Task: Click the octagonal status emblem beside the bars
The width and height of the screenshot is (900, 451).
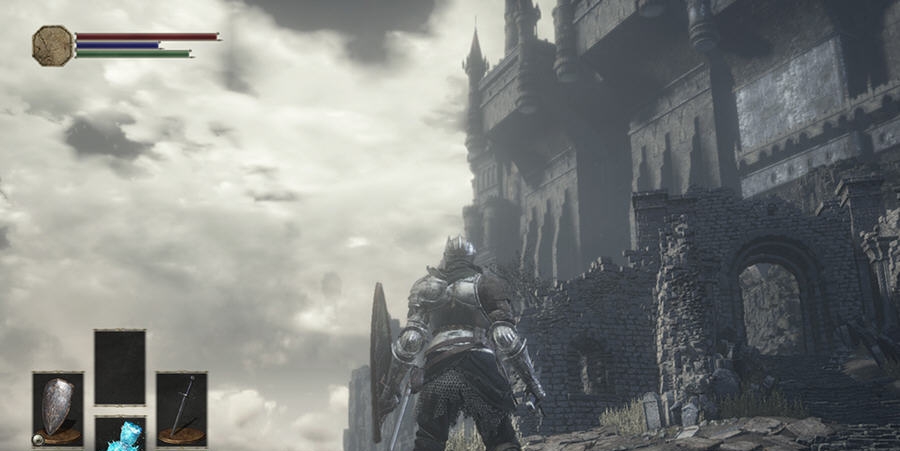Action: (52, 45)
